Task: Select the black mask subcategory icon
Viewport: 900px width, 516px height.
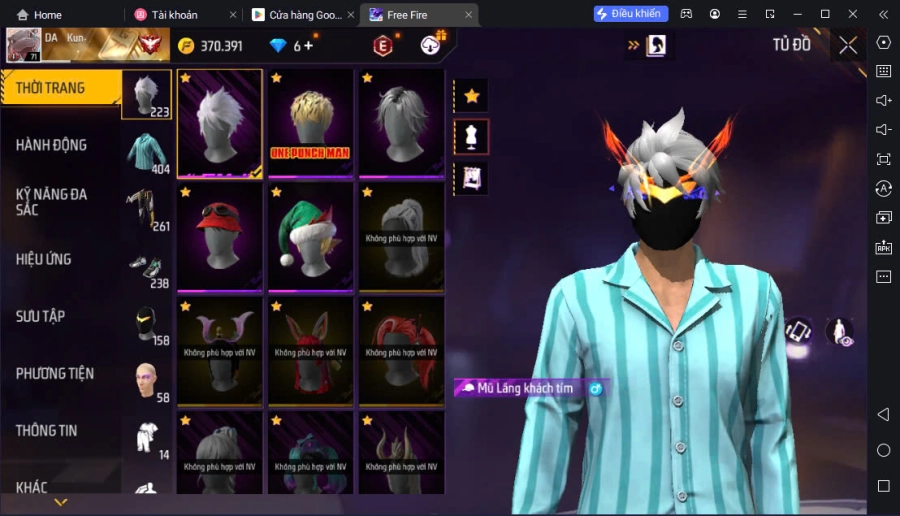Action: tap(147, 324)
